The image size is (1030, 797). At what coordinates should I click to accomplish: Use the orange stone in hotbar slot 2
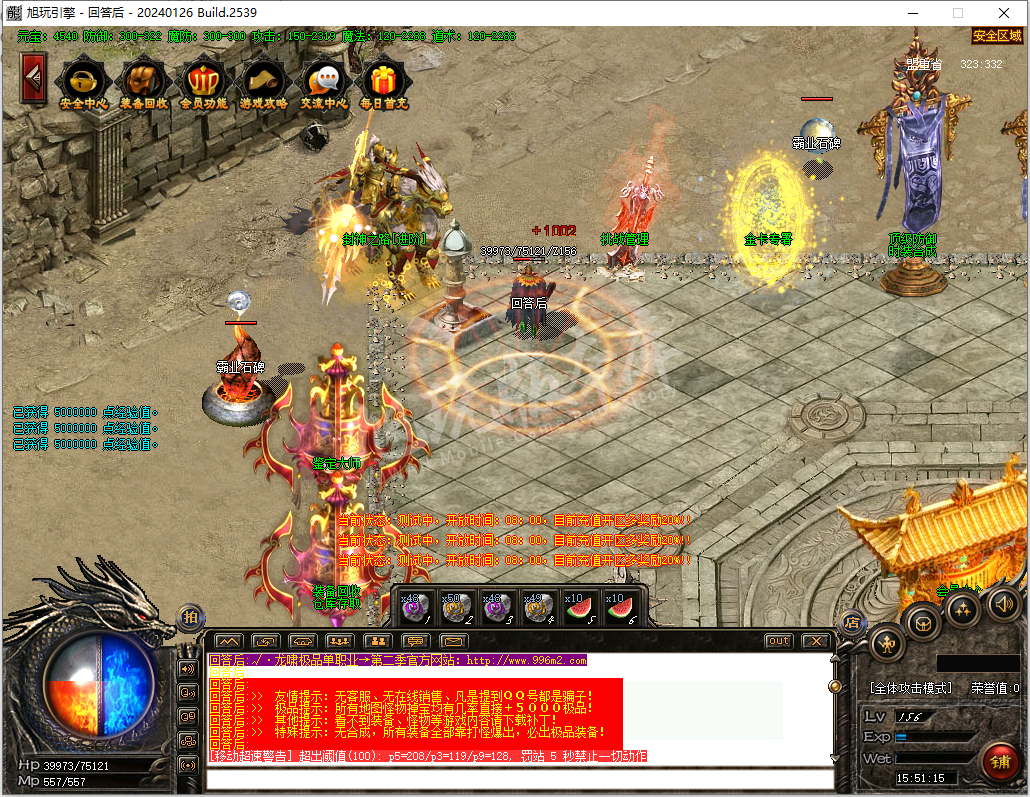[x=456, y=607]
